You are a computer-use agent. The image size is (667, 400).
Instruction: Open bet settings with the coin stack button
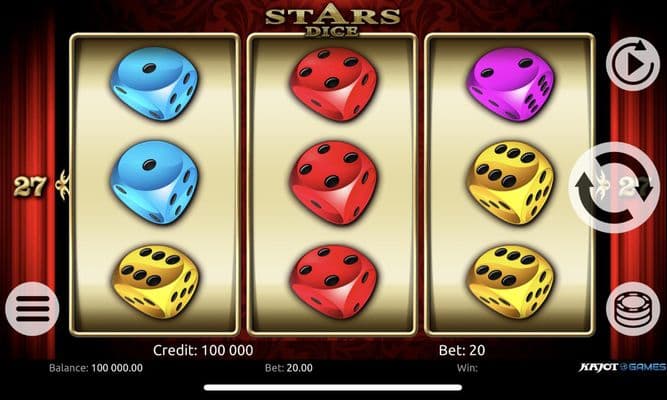click(x=632, y=309)
